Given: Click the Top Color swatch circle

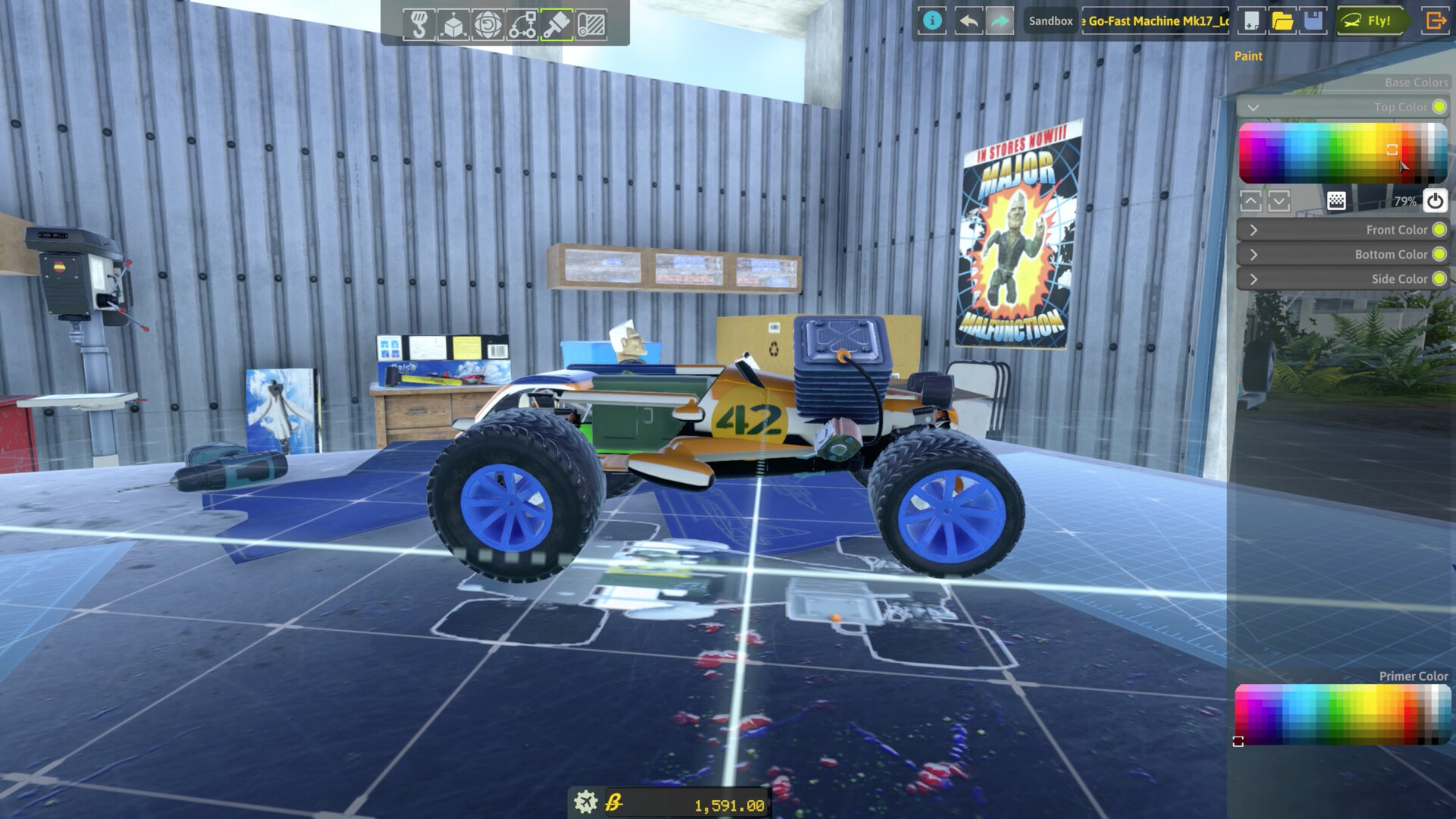Looking at the screenshot, I should click(x=1439, y=107).
